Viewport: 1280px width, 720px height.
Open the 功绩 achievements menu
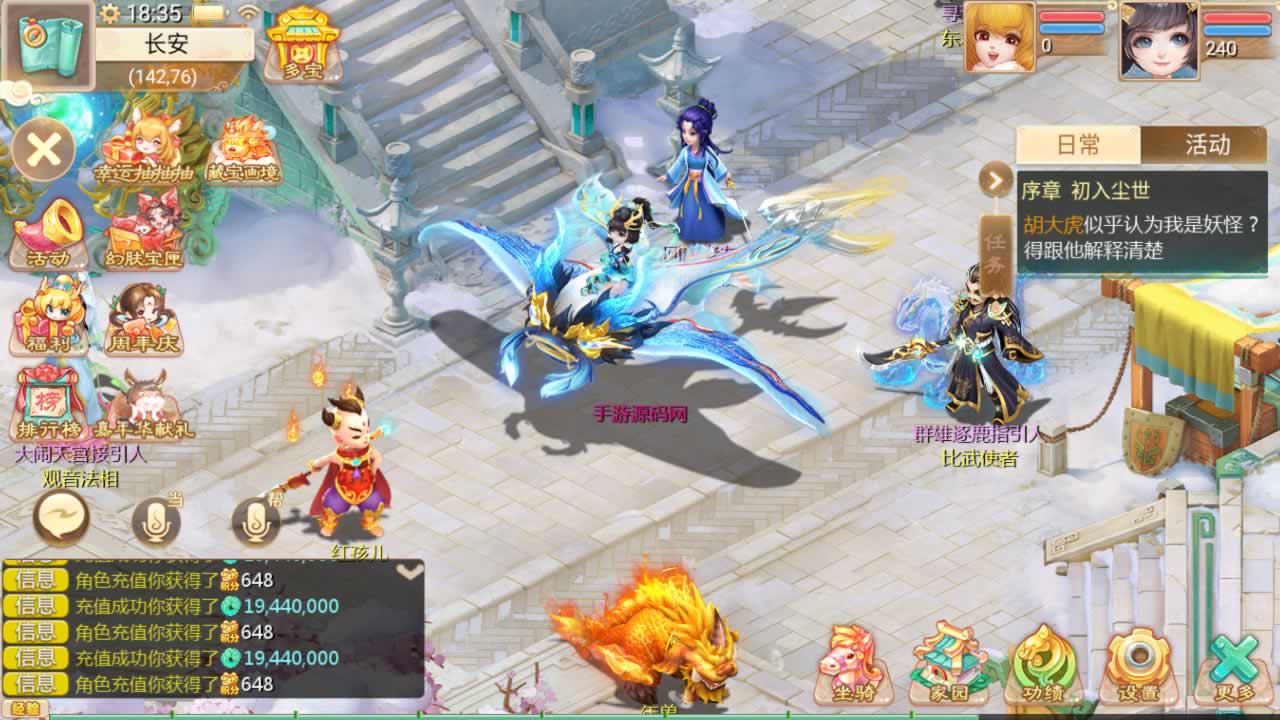click(1044, 664)
